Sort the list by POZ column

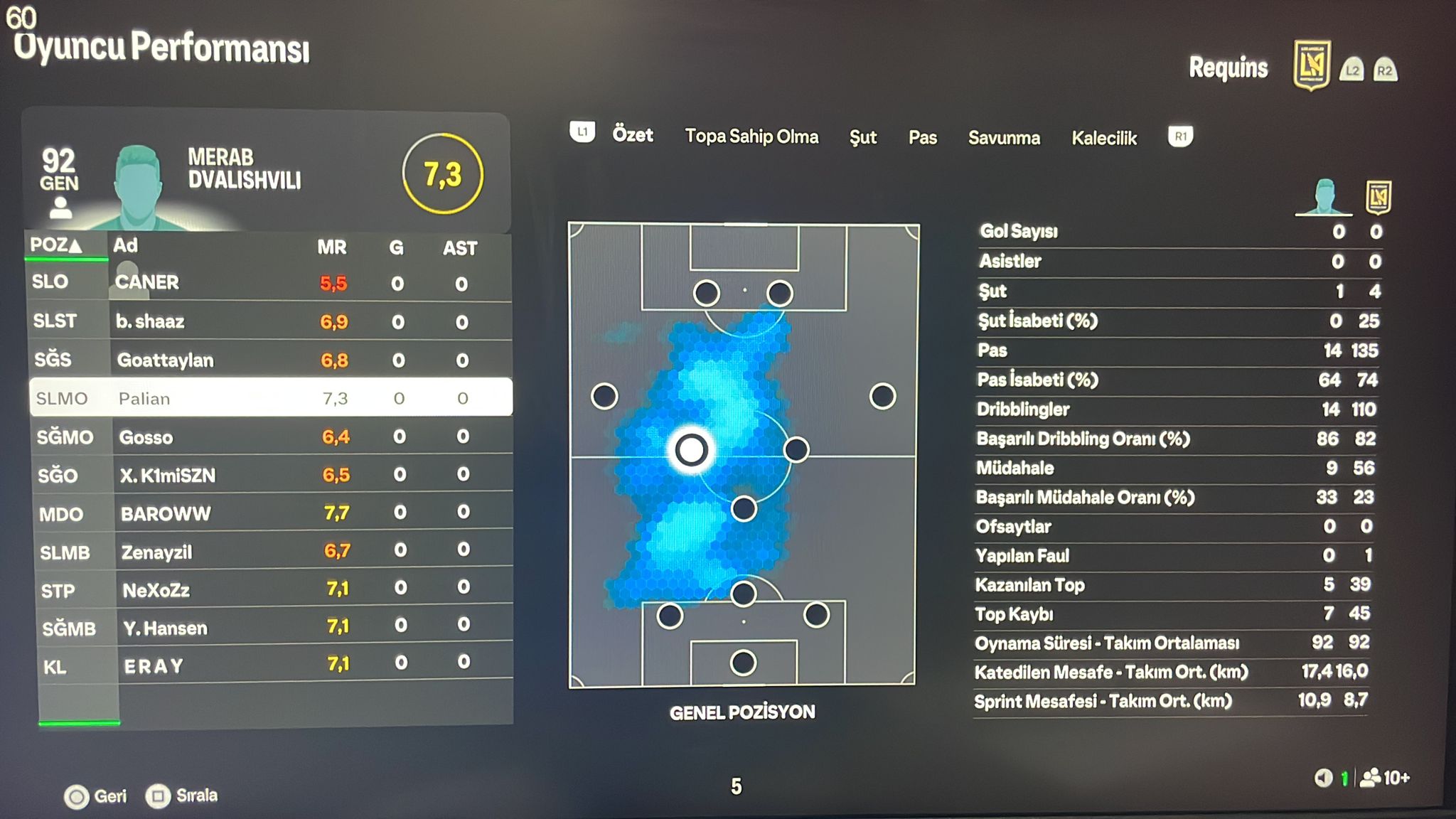click(x=55, y=245)
